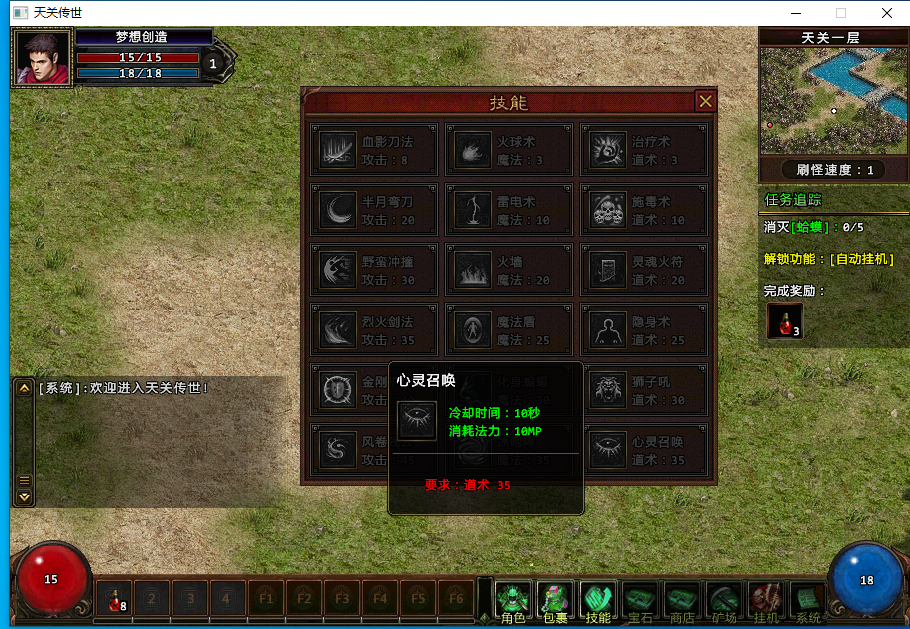Pick the 隐身术 invisibility skill
910x629 pixels.
click(643, 330)
